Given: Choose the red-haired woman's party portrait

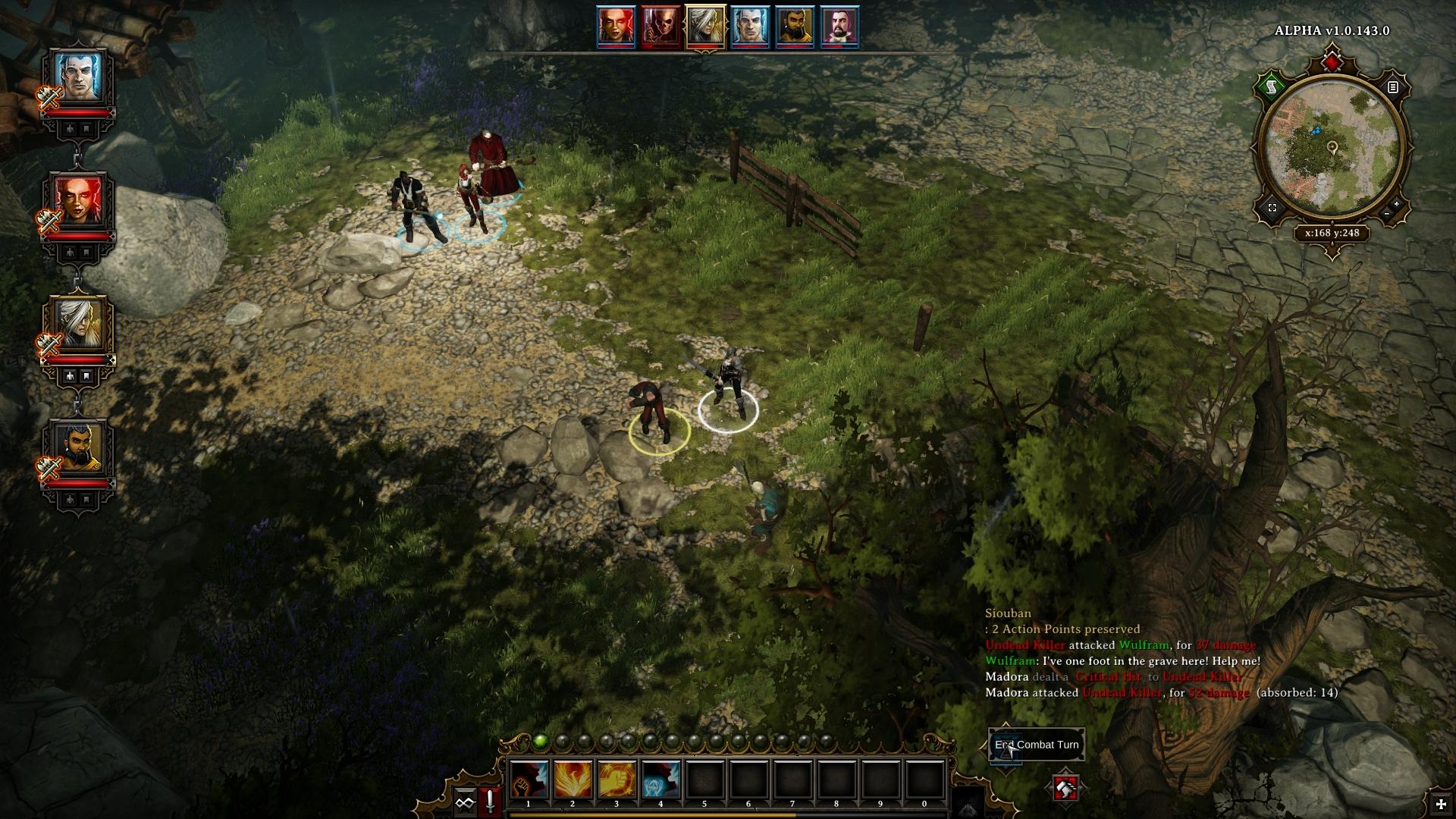Looking at the screenshot, I should click(x=77, y=201).
